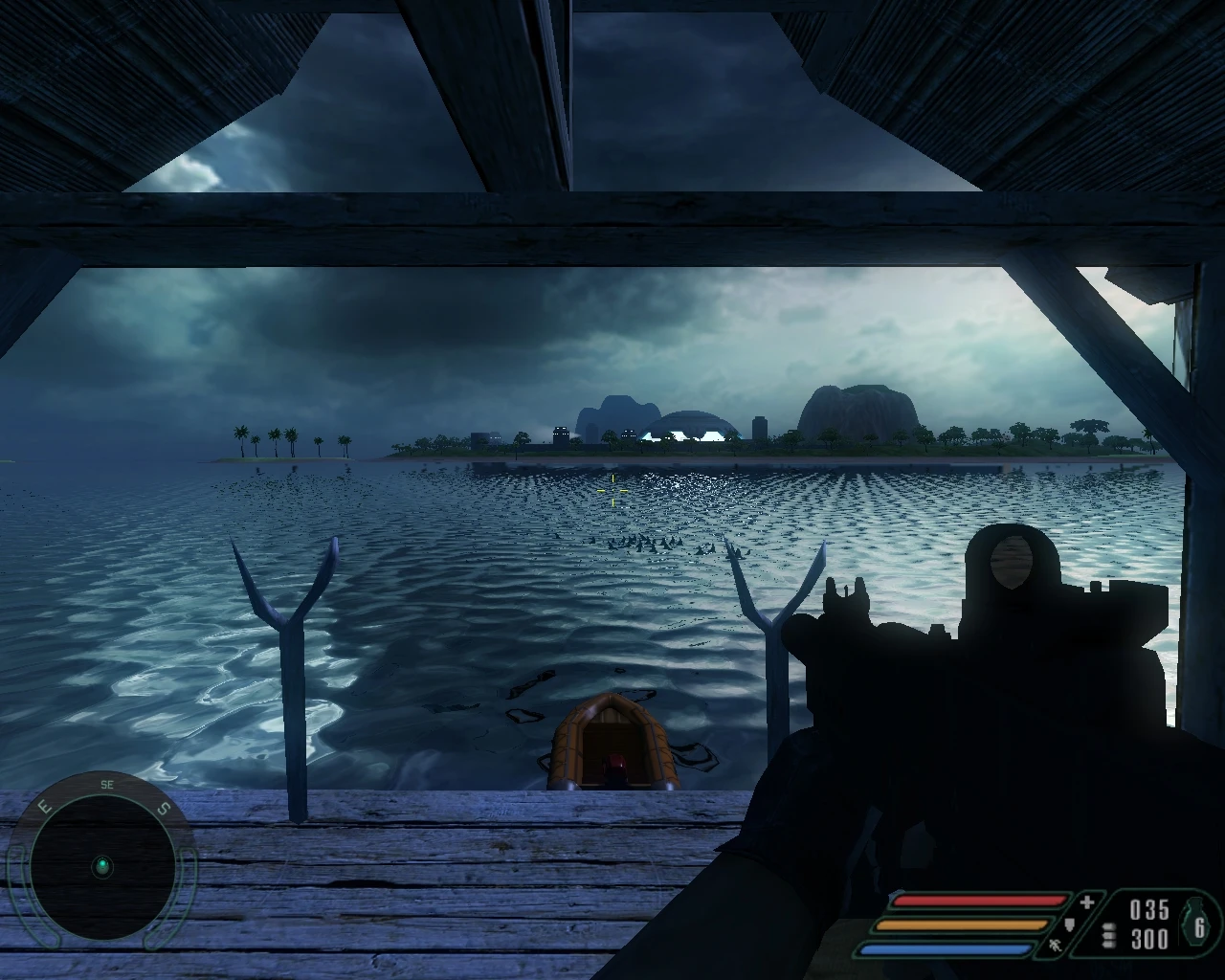Click the E marker on the compass ring
The width and height of the screenshot is (1225, 980).
coord(44,806)
